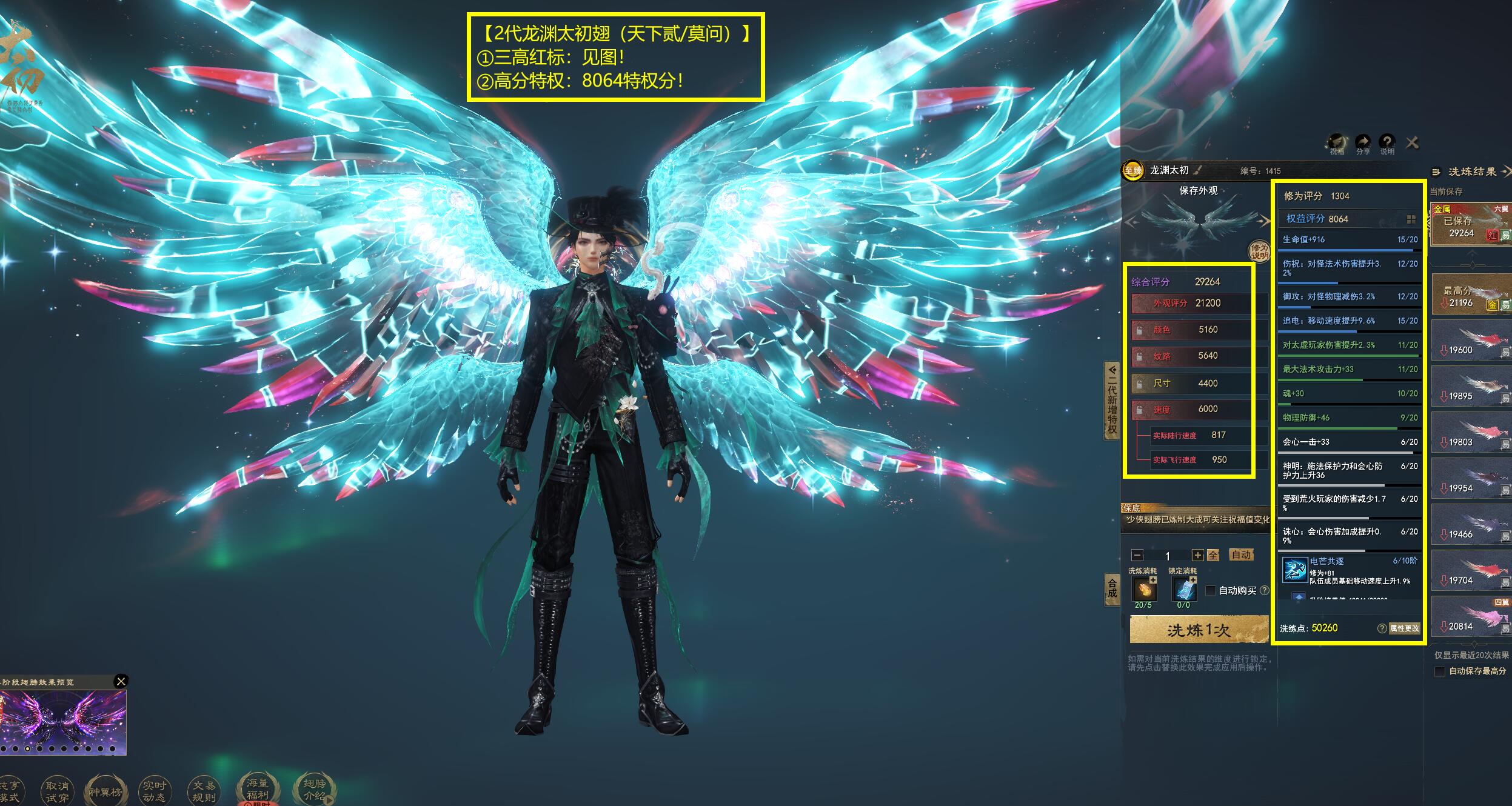Select the 最高分 21196 refine result
1512x806 pixels.
(x=1471, y=295)
